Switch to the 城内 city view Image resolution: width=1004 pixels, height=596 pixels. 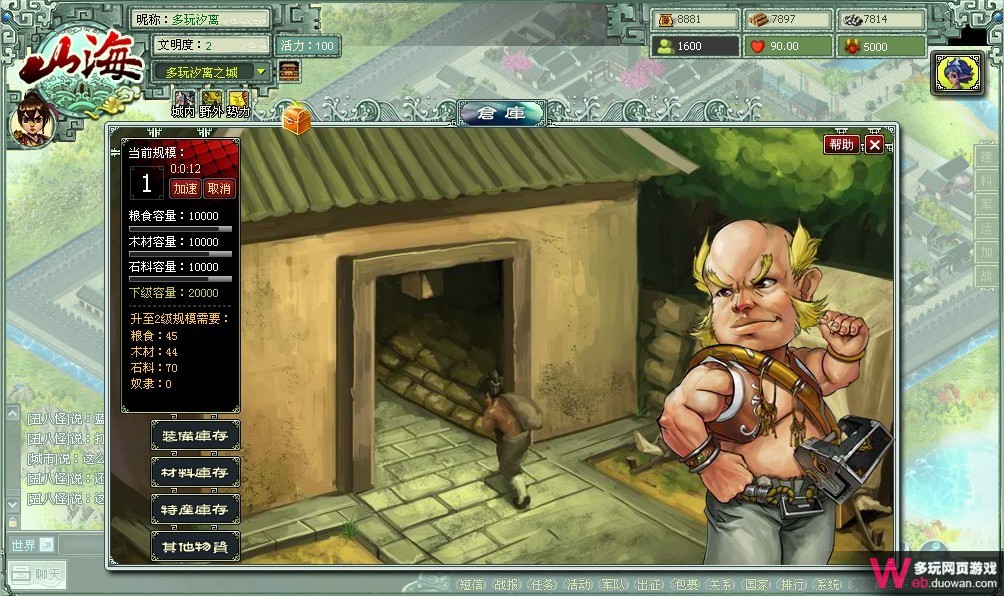[x=184, y=102]
